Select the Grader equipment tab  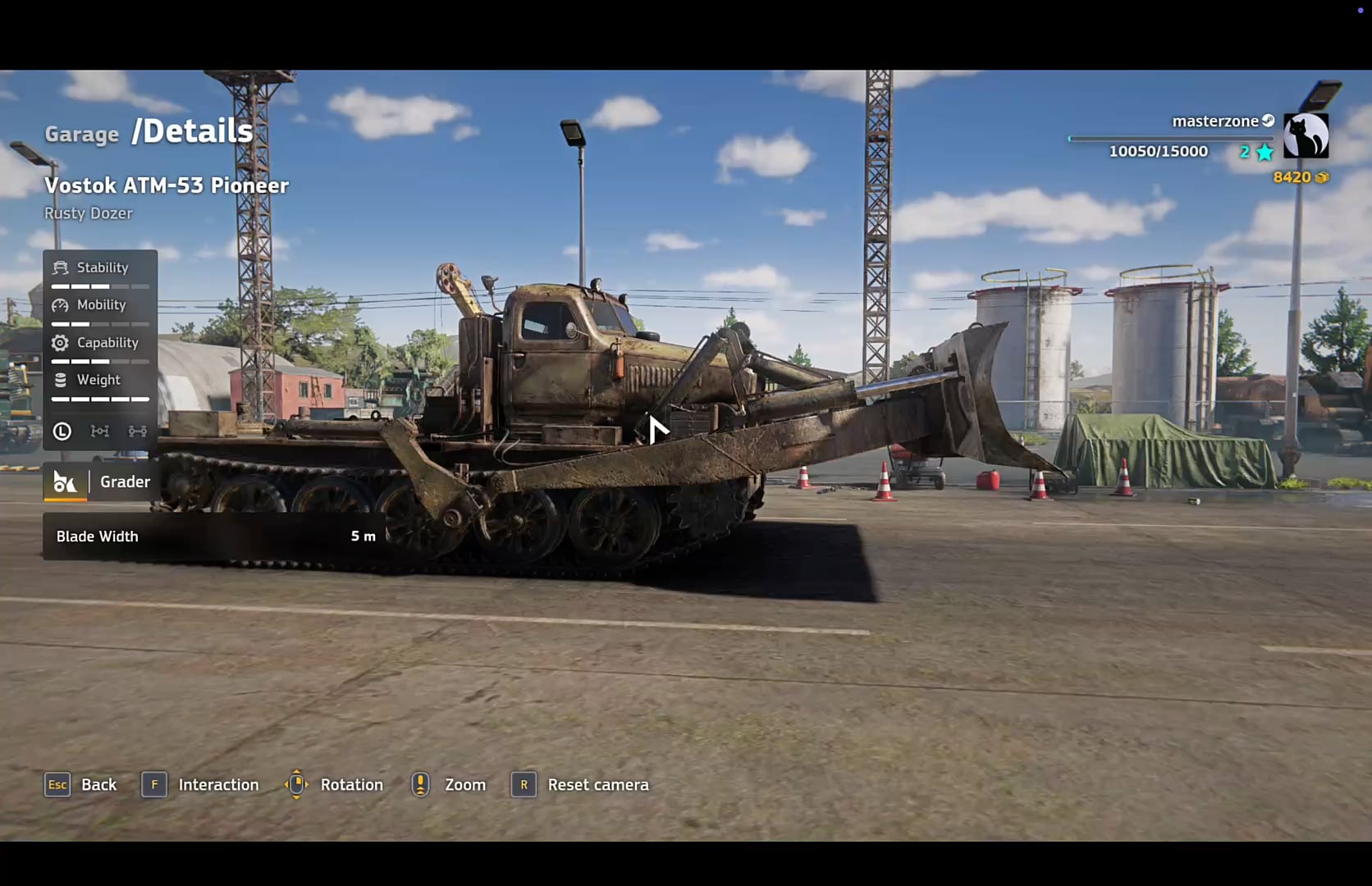pos(100,482)
